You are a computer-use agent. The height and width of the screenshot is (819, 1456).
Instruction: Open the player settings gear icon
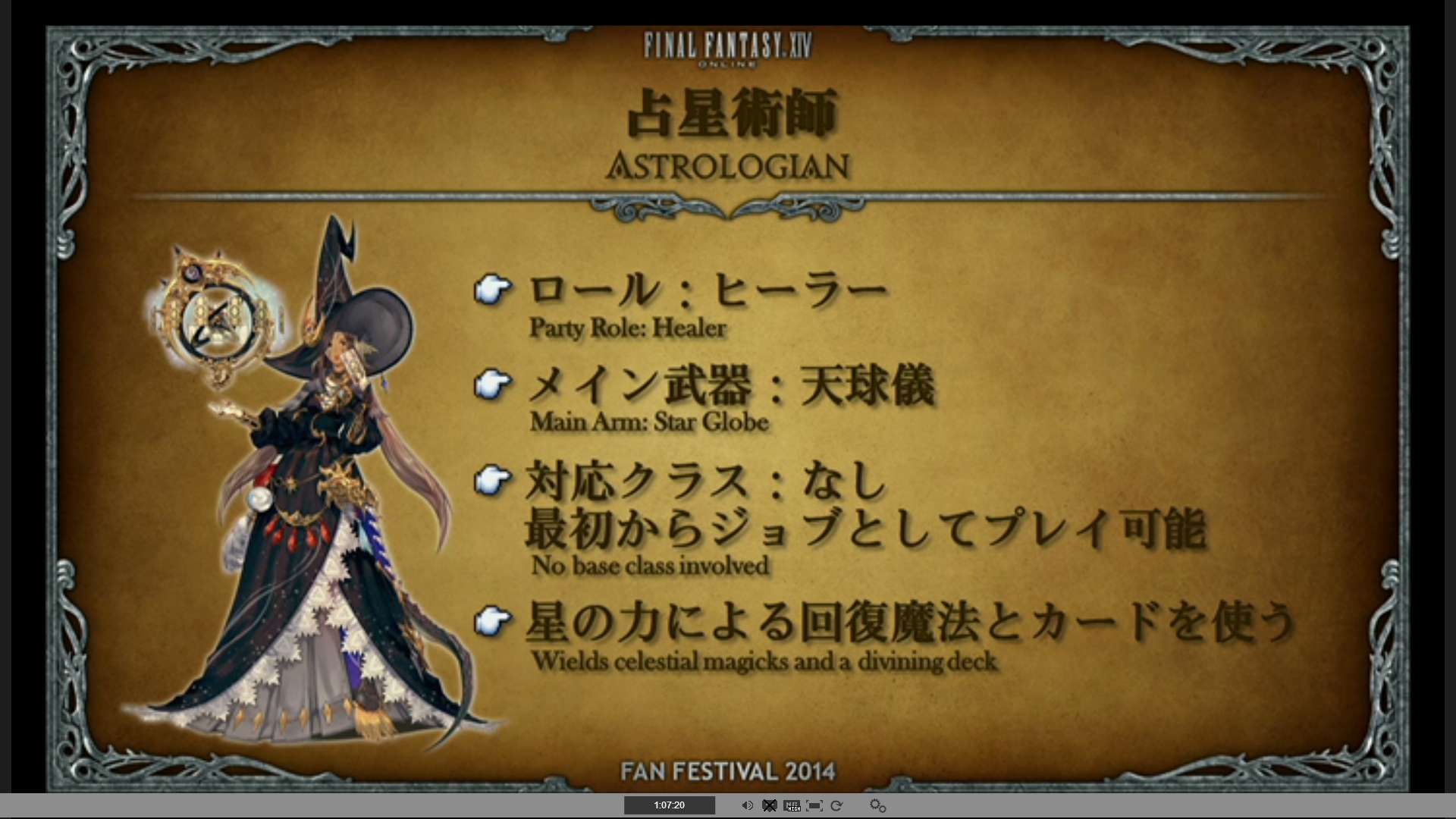point(877,806)
